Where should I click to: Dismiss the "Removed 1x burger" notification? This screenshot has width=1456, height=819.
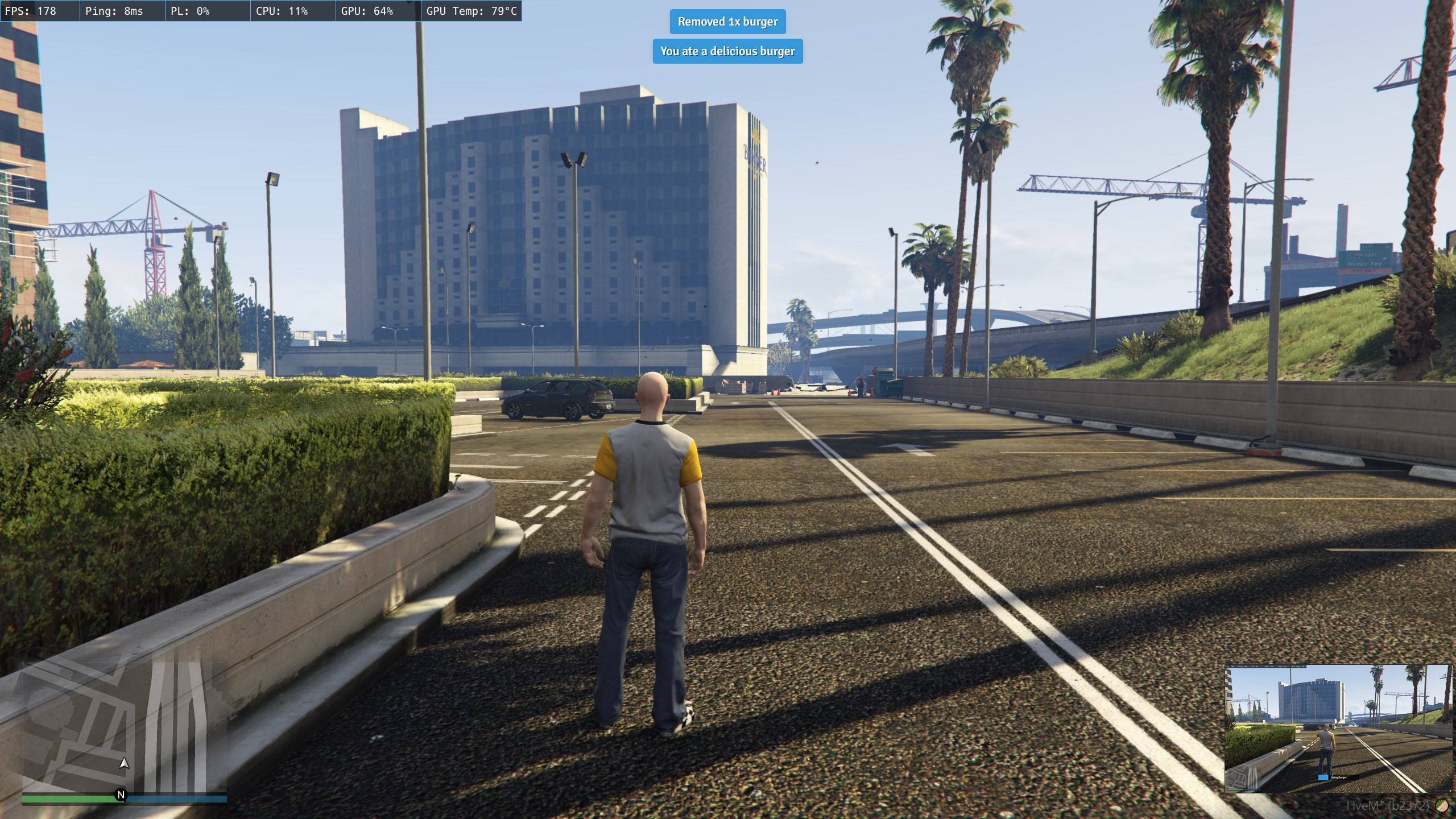point(727,22)
